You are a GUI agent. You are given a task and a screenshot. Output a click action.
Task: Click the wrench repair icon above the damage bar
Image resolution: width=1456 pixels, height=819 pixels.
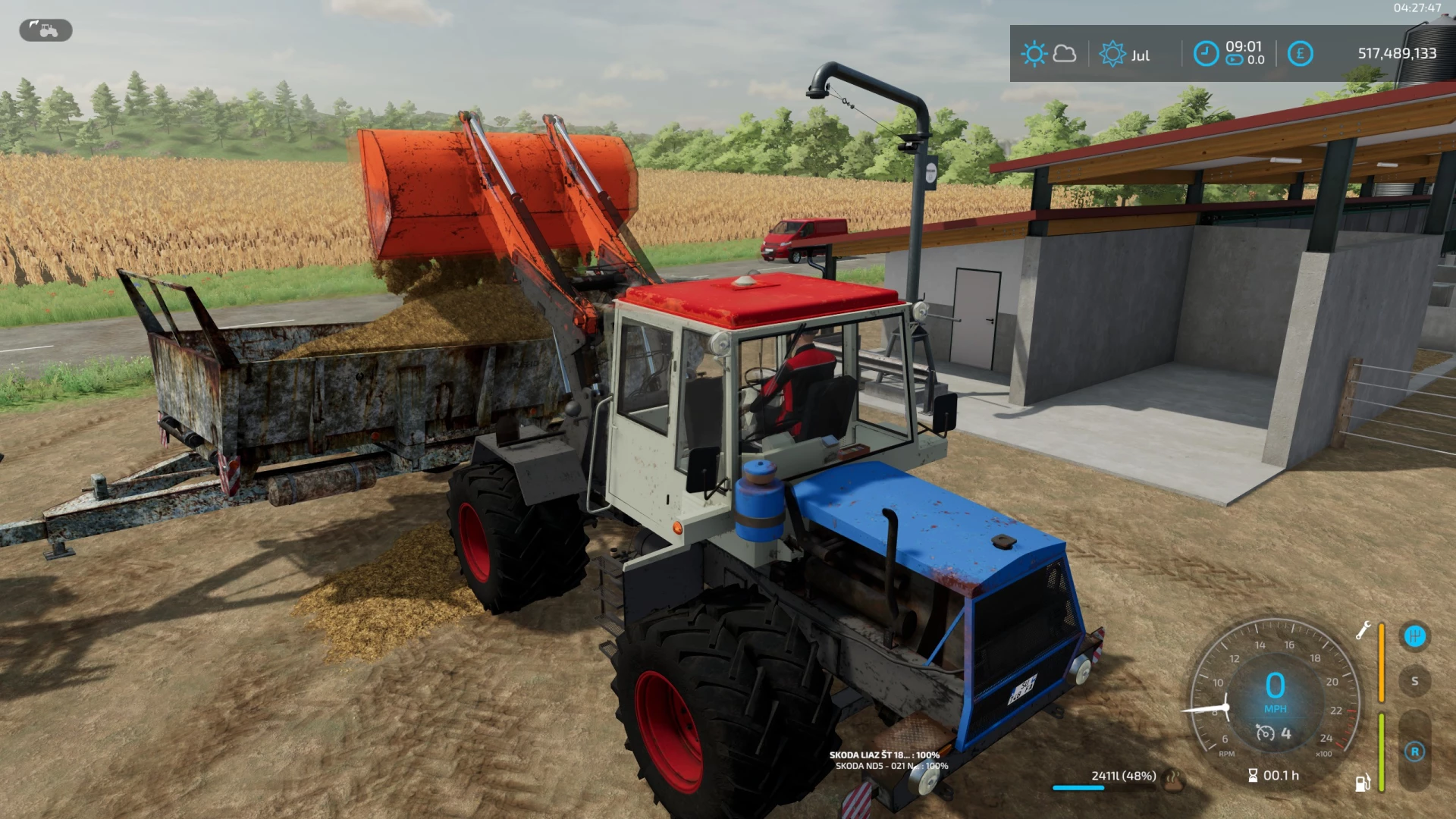(x=1363, y=631)
